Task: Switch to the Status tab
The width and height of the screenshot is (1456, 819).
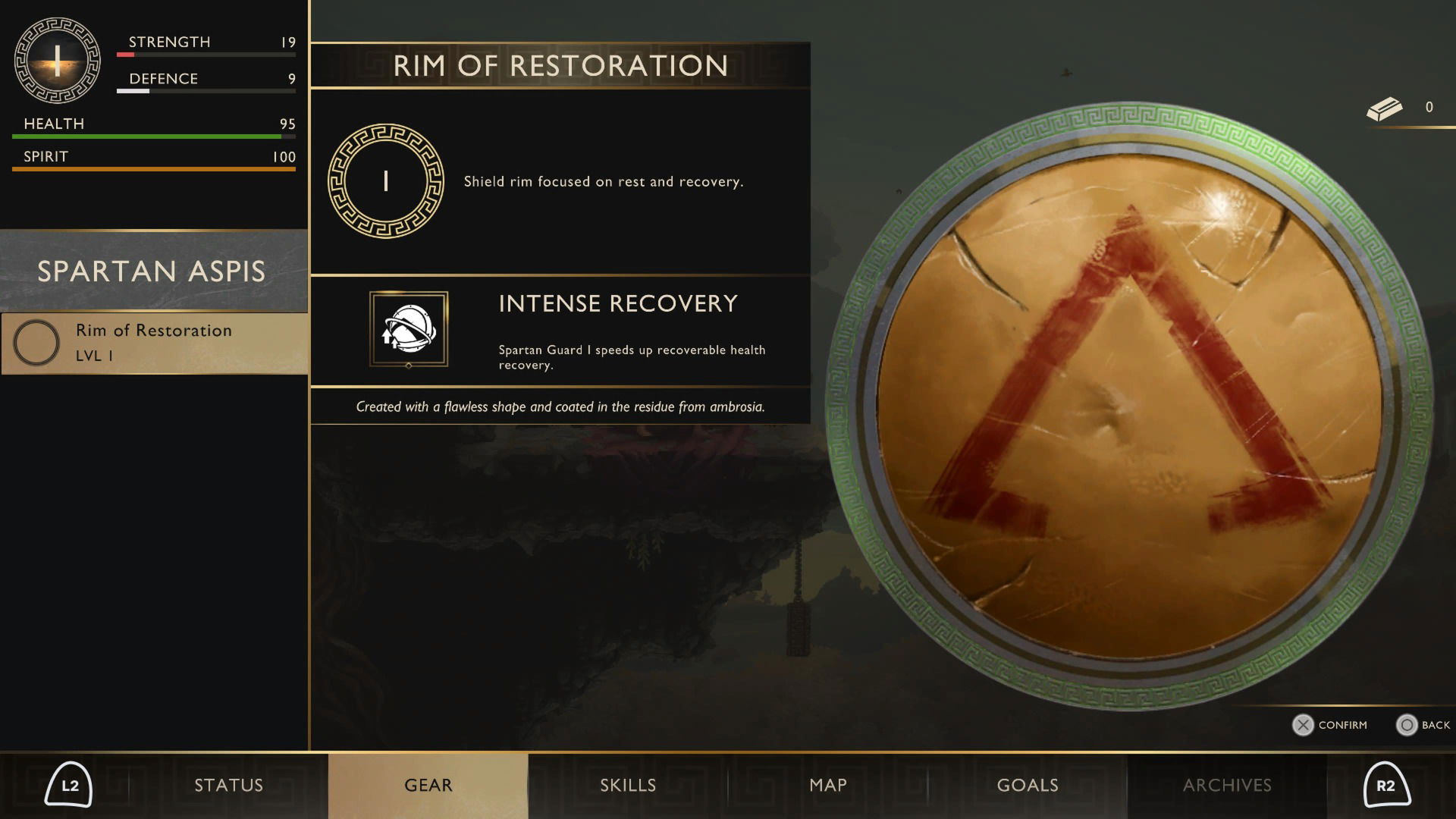Action: point(228,786)
